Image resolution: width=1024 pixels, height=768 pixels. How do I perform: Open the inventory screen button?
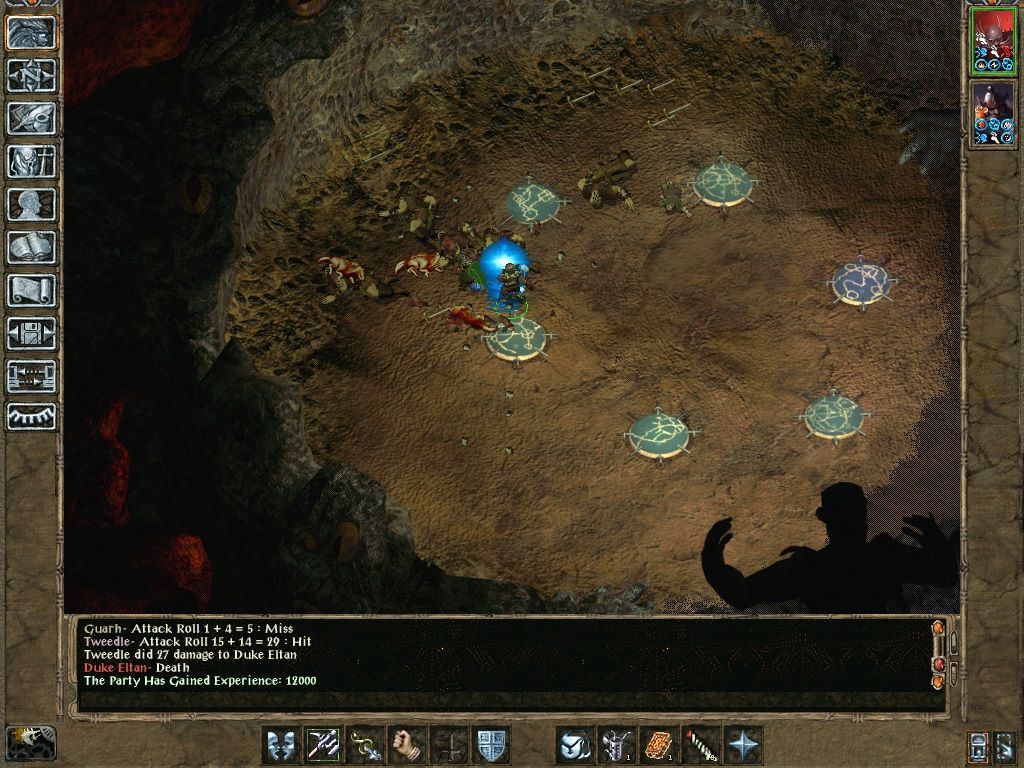pos(31,161)
